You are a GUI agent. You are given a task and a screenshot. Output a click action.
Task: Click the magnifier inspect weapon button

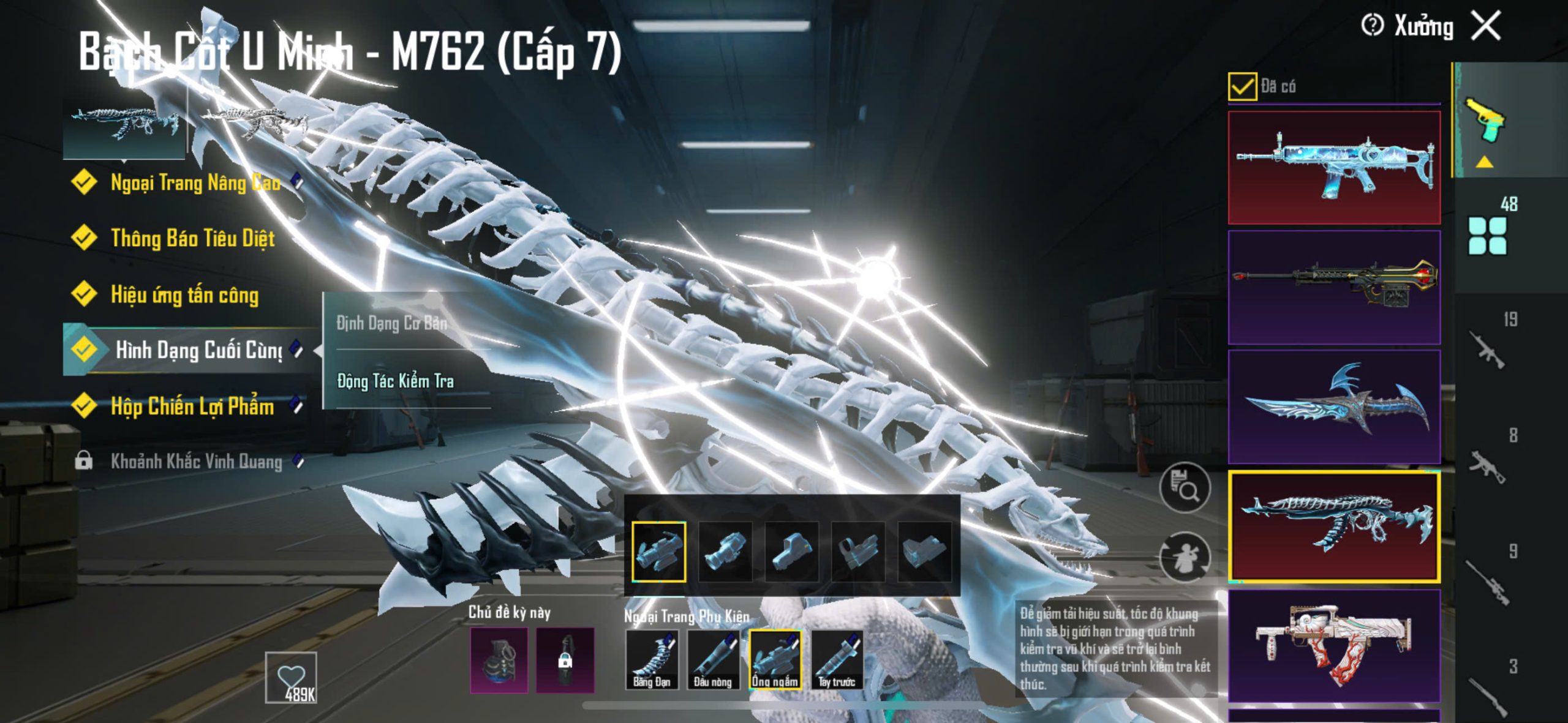click(x=1185, y=488)
